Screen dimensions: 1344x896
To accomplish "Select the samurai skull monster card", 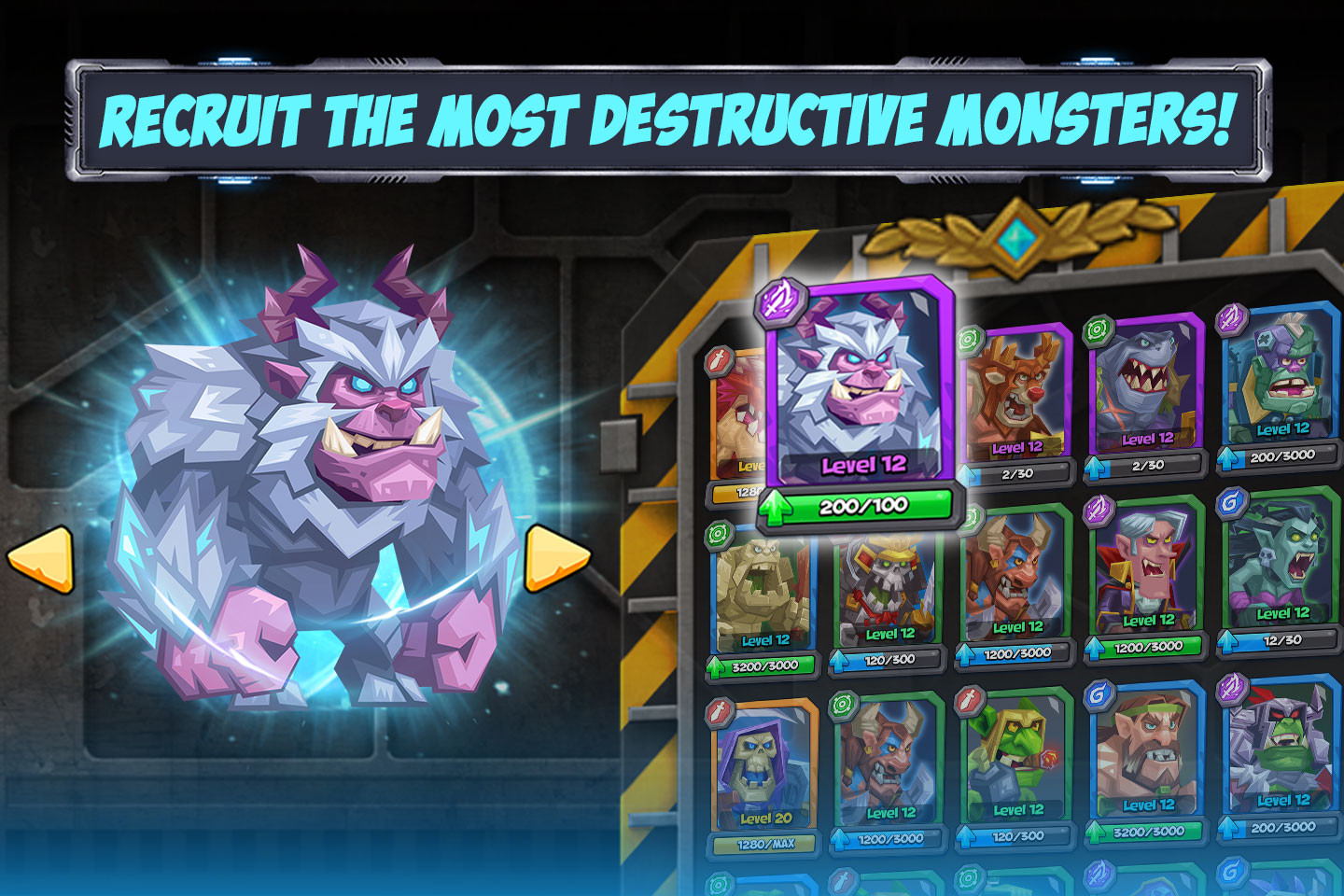I will tap(887, 583).
